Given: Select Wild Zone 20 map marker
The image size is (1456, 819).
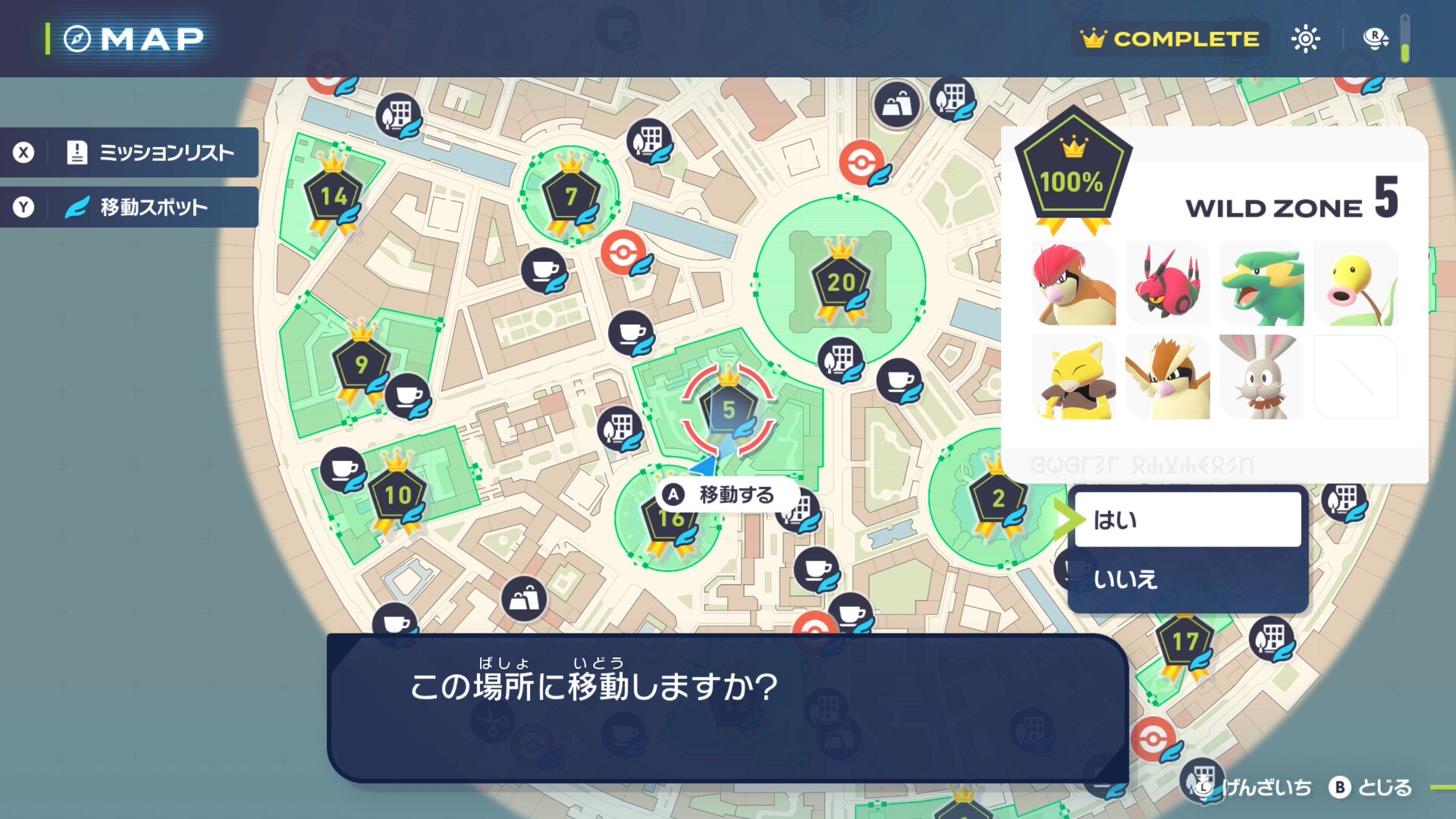Looking at the screenshot, I should click(x=840, y=283).
